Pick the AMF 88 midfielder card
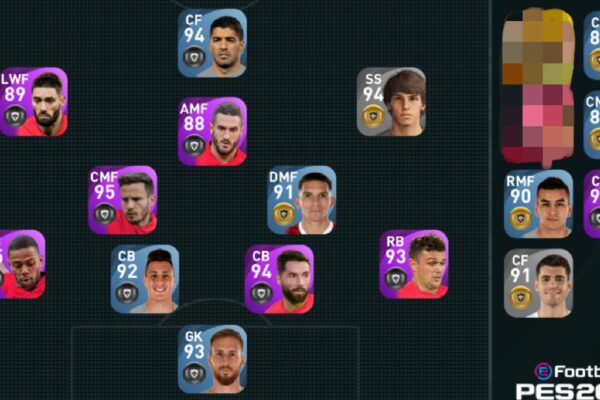The height and width of the screenshot is (400, 600). [212, 131]
